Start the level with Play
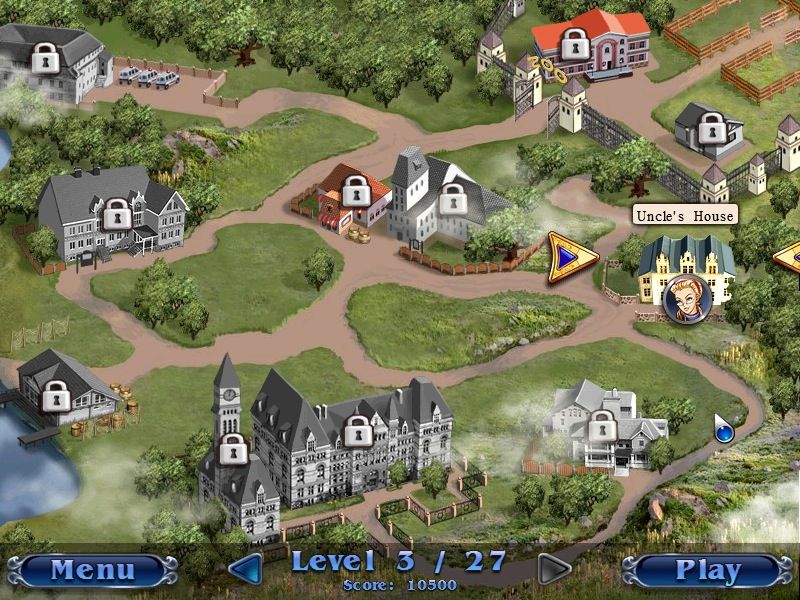 pos(707,570)
